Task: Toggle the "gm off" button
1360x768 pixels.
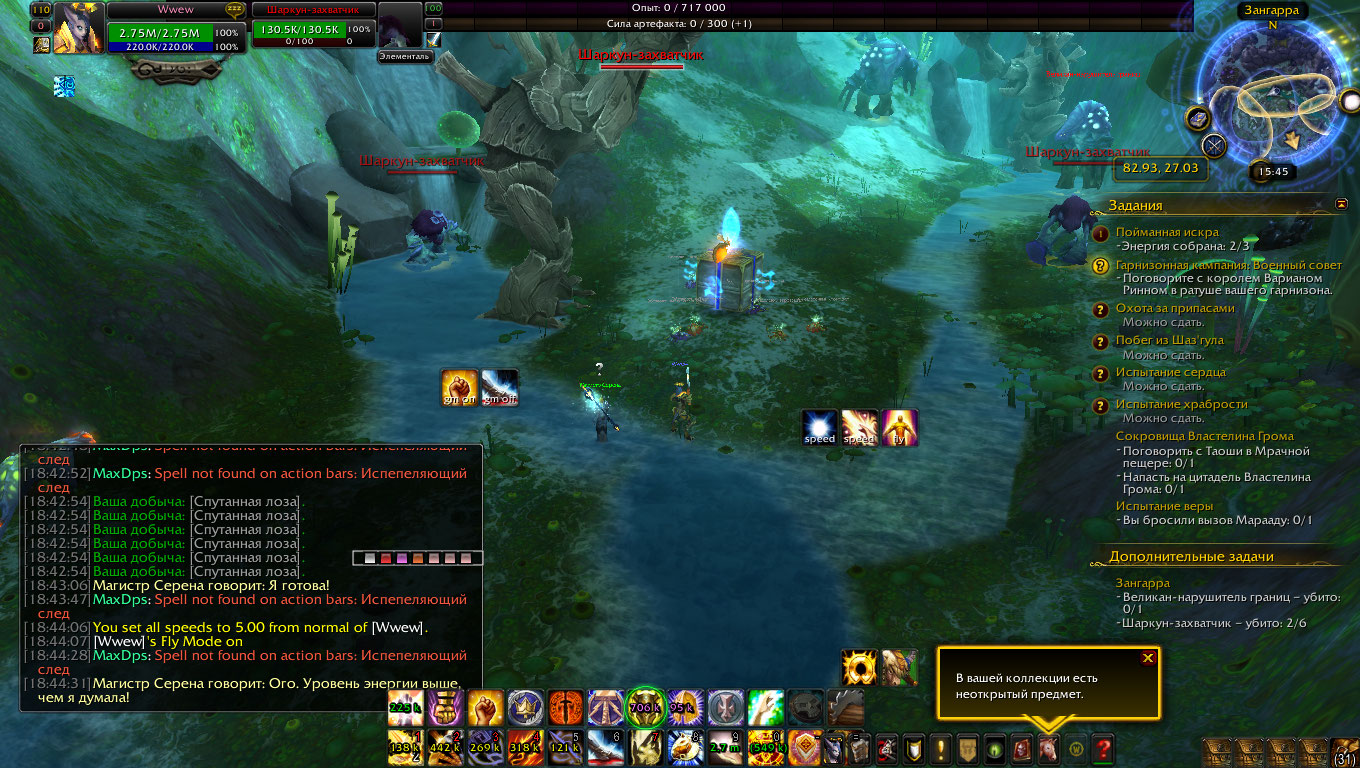Action: [x=499, y=388]
